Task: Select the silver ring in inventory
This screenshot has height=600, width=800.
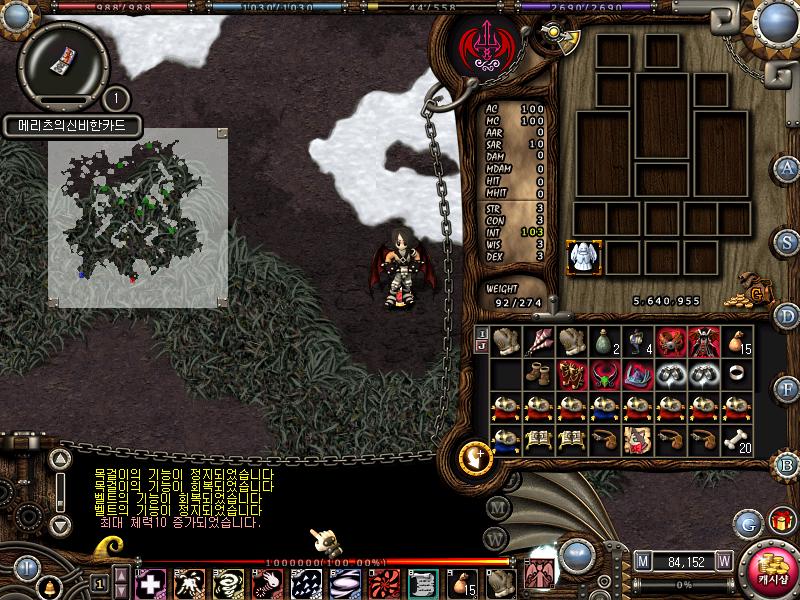Action: point(737,374)
